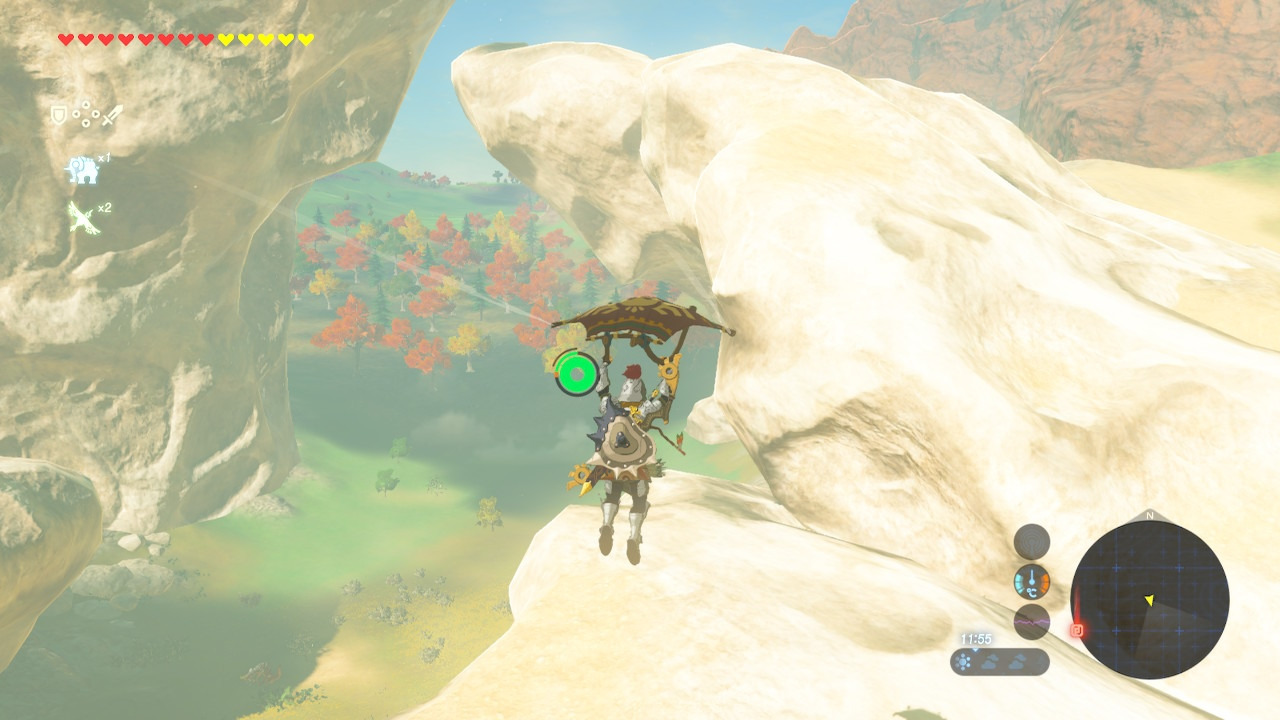Click the red shrine marker on minimap
Screen dimensions: 1280x720
pyautogui.click(x=1077, y=630)
